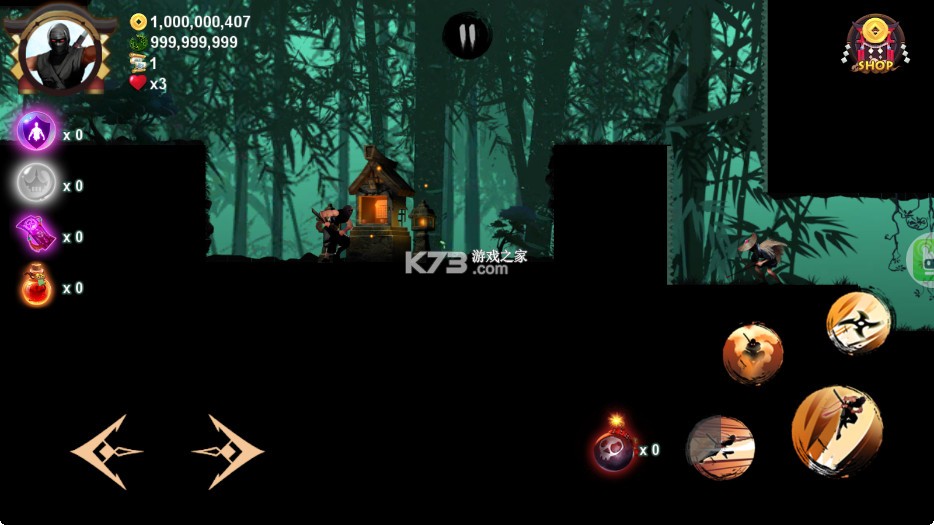Viewport: 934px width, 525px height.
Task: Move left with the left arrow
Action: [x=105, y=452]
